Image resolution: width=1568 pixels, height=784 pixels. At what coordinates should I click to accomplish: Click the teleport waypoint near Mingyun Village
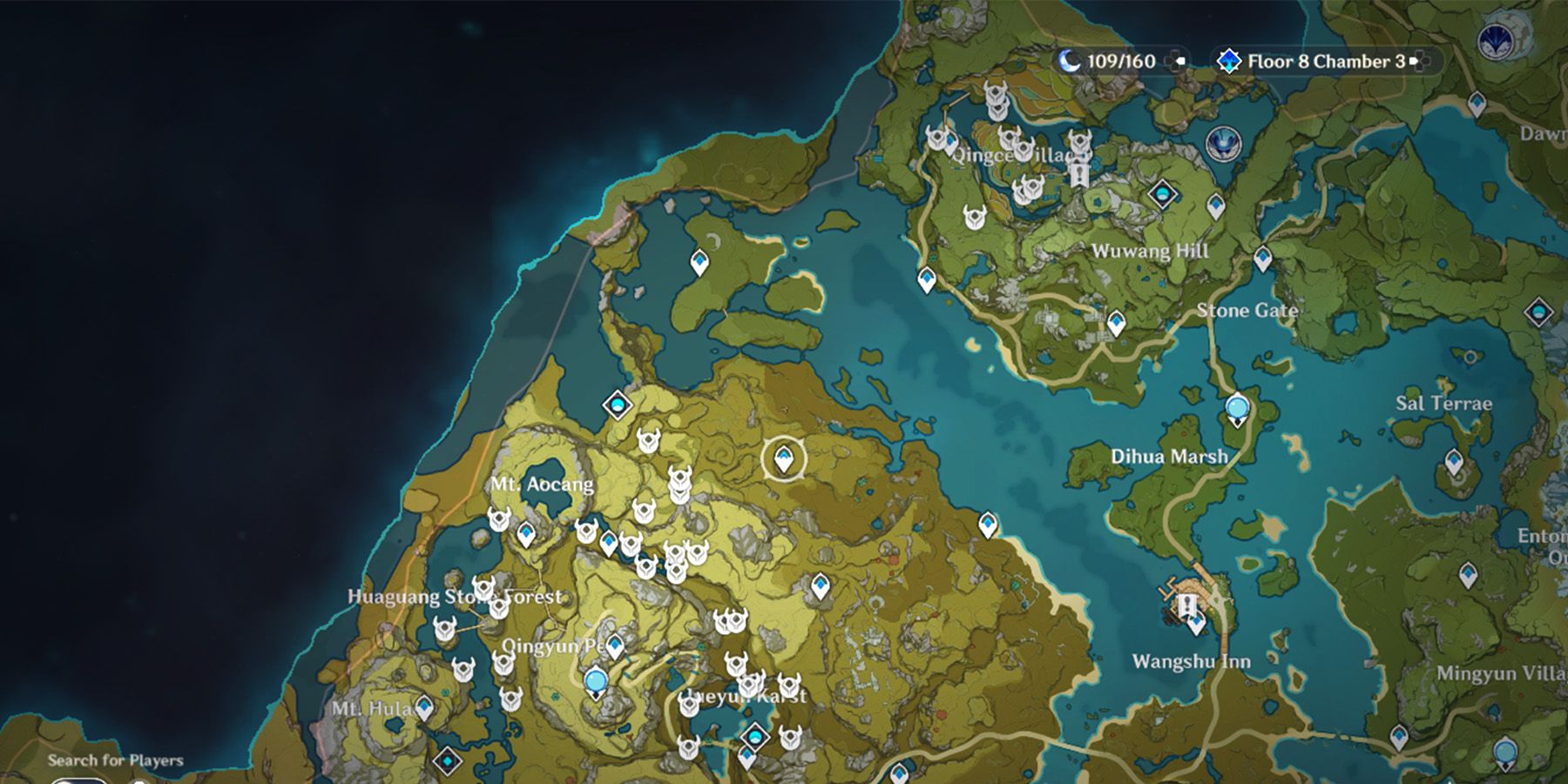click(x=1504, y=749)
